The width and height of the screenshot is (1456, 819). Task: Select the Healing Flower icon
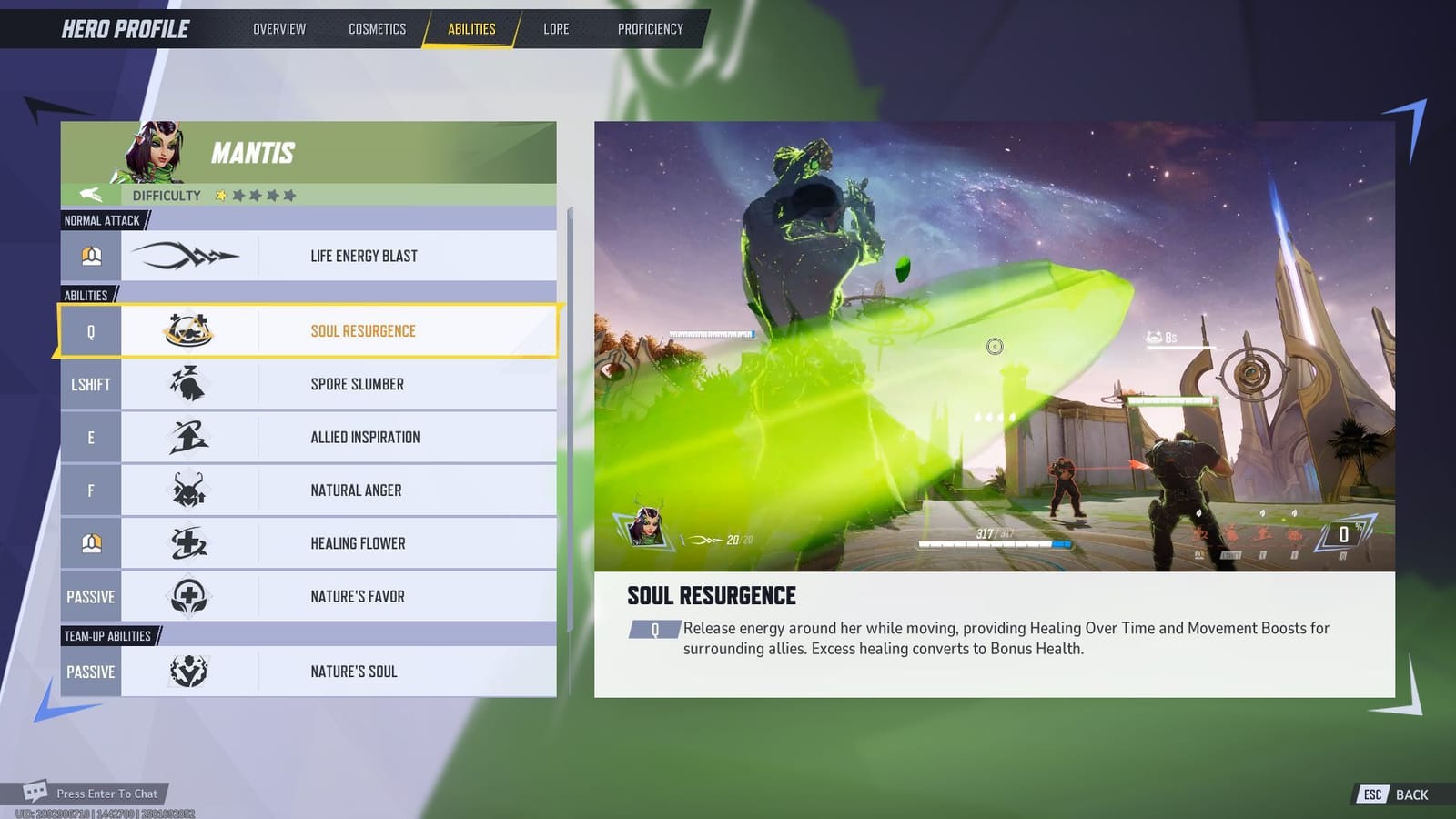tap(188, 542)
